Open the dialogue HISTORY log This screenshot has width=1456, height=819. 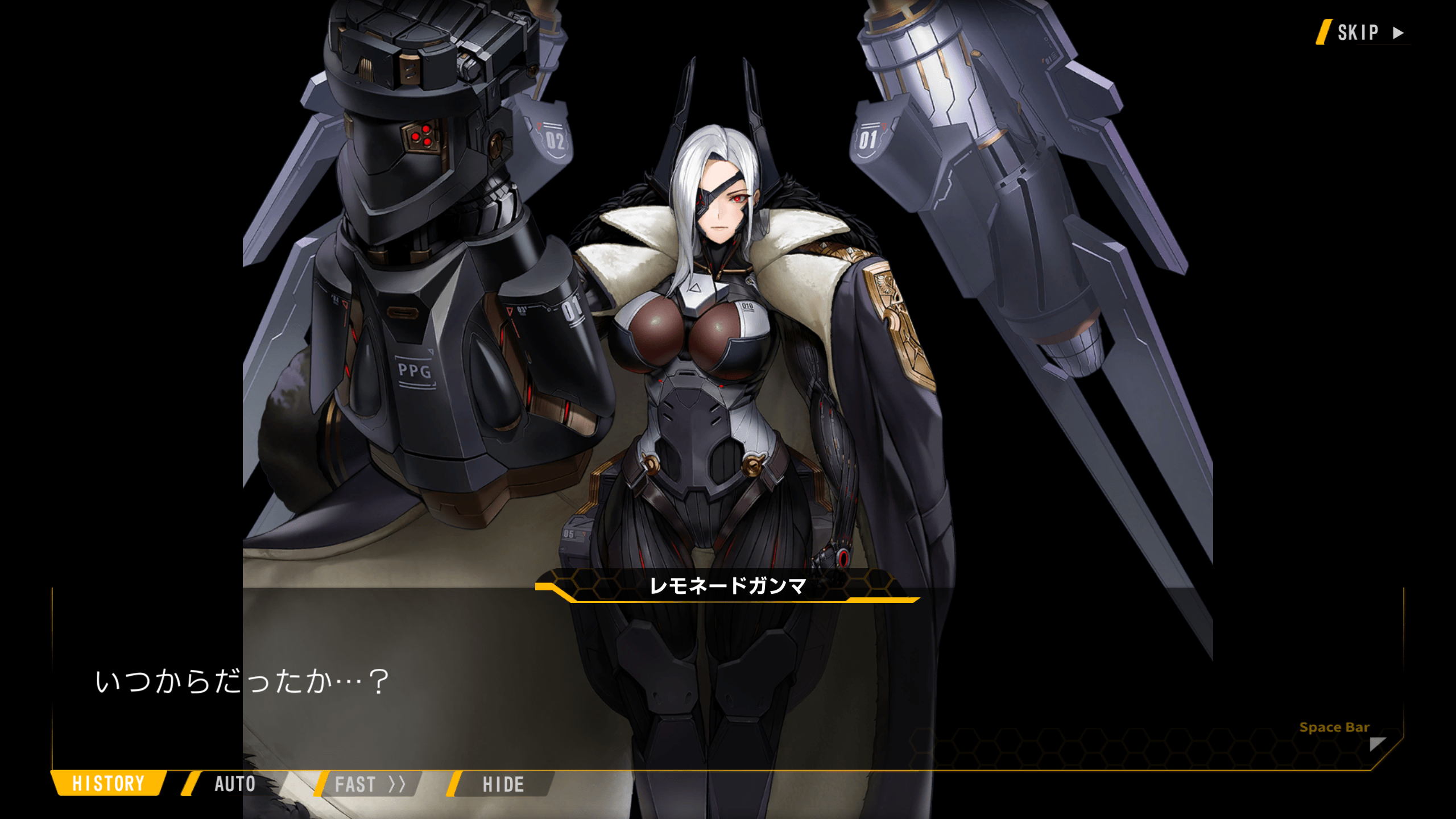pyautogui.click(x=108, y=784)
